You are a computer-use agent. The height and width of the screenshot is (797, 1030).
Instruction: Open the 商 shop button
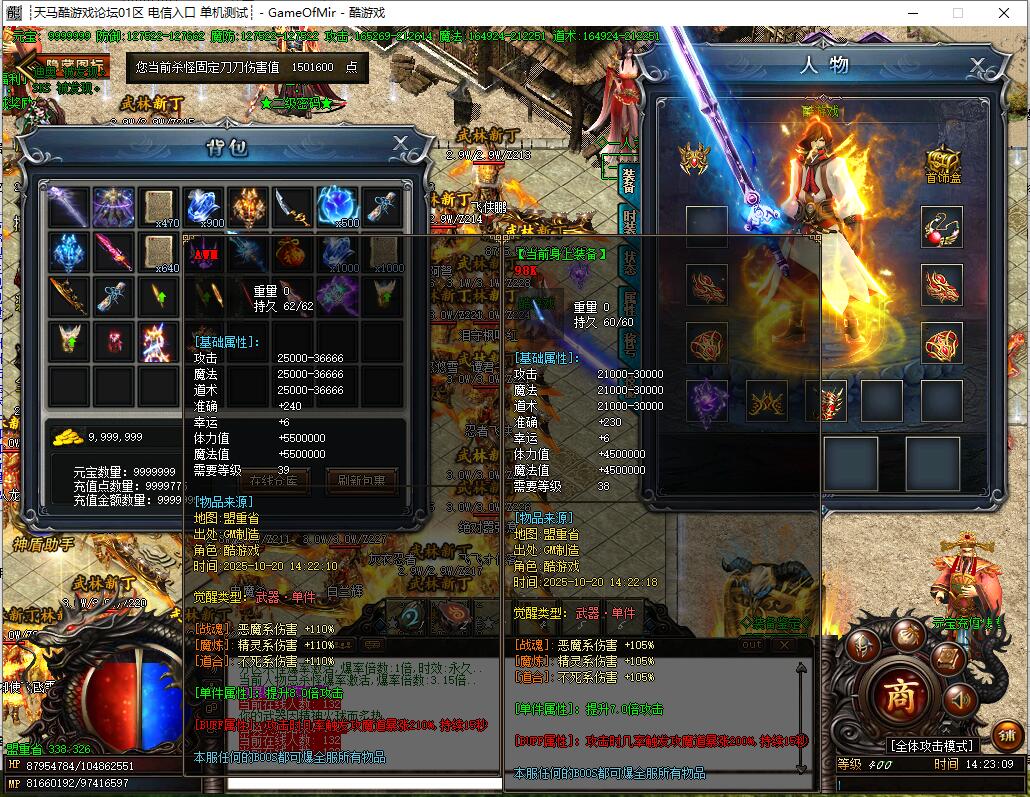[897, 696]
